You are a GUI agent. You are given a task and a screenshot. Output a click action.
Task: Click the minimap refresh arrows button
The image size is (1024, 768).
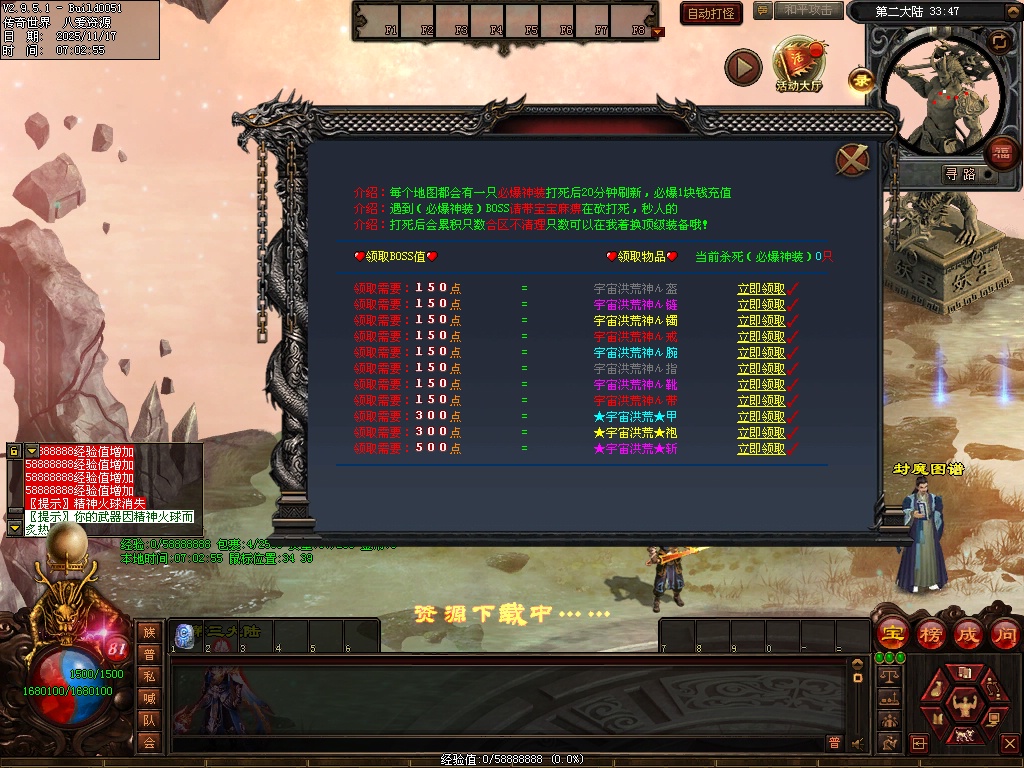(x=999, y=41)
